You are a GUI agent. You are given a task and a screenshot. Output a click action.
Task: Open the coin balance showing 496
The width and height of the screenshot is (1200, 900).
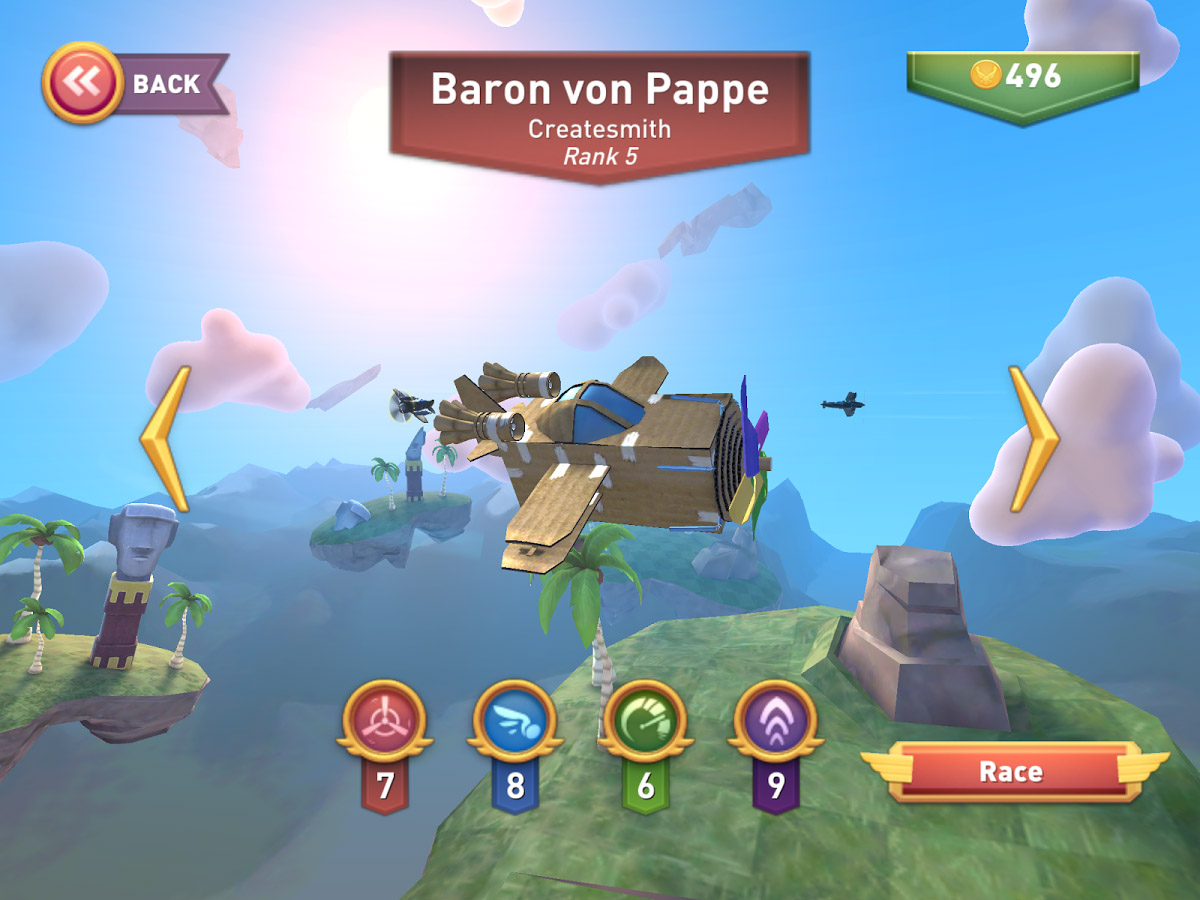coord(1022,76)
